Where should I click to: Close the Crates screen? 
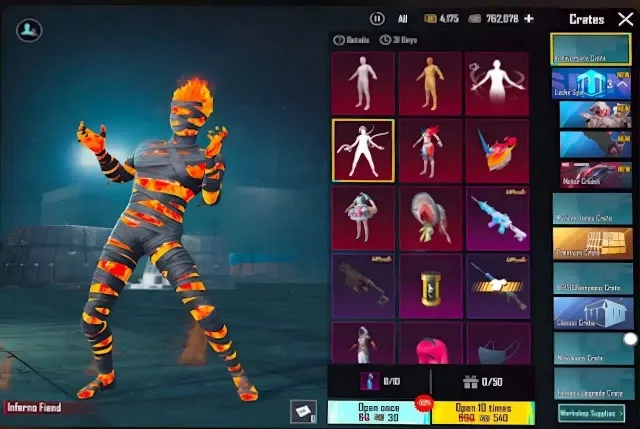(625, 19)
